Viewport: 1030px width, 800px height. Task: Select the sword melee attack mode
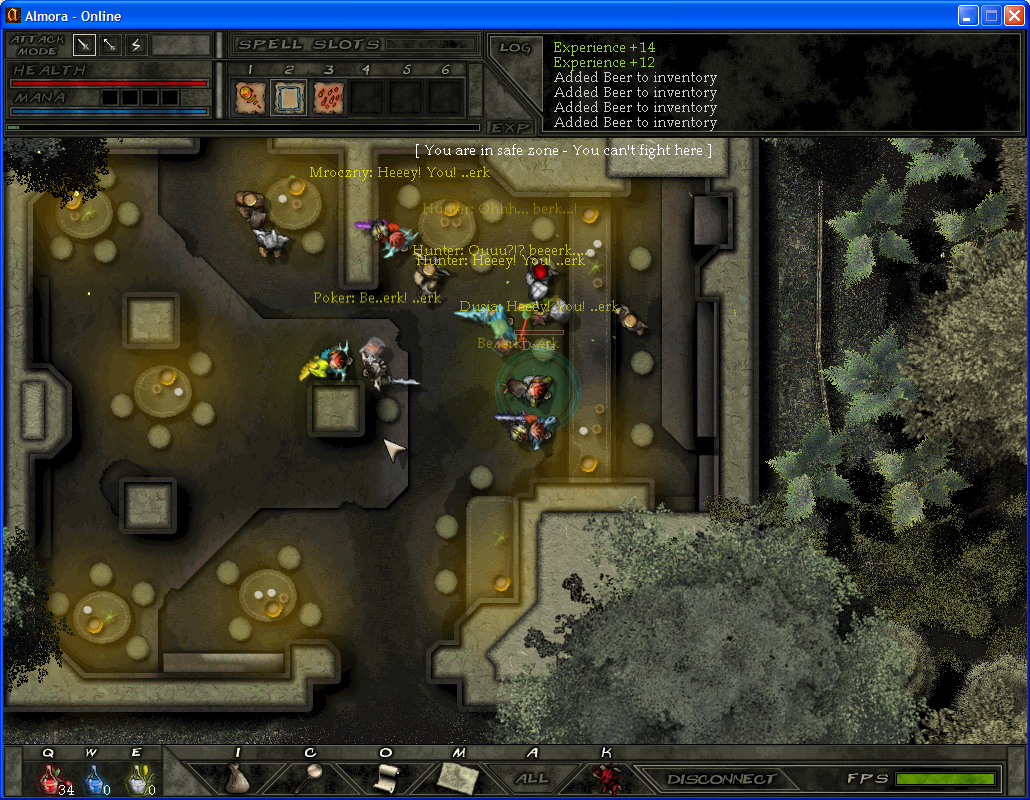click(x=84, y=45)
